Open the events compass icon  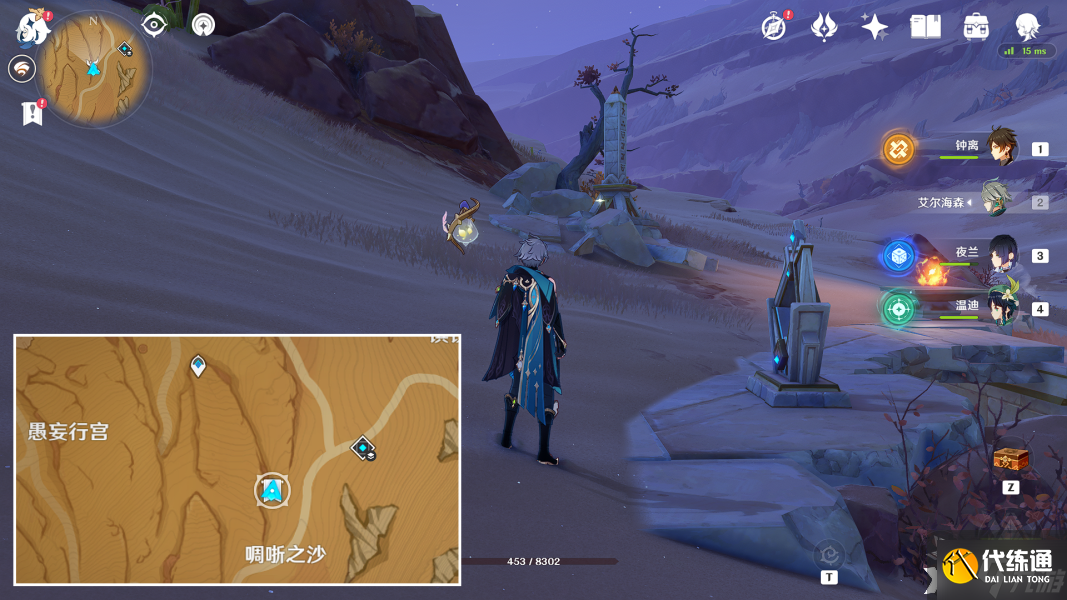[773, 27]
